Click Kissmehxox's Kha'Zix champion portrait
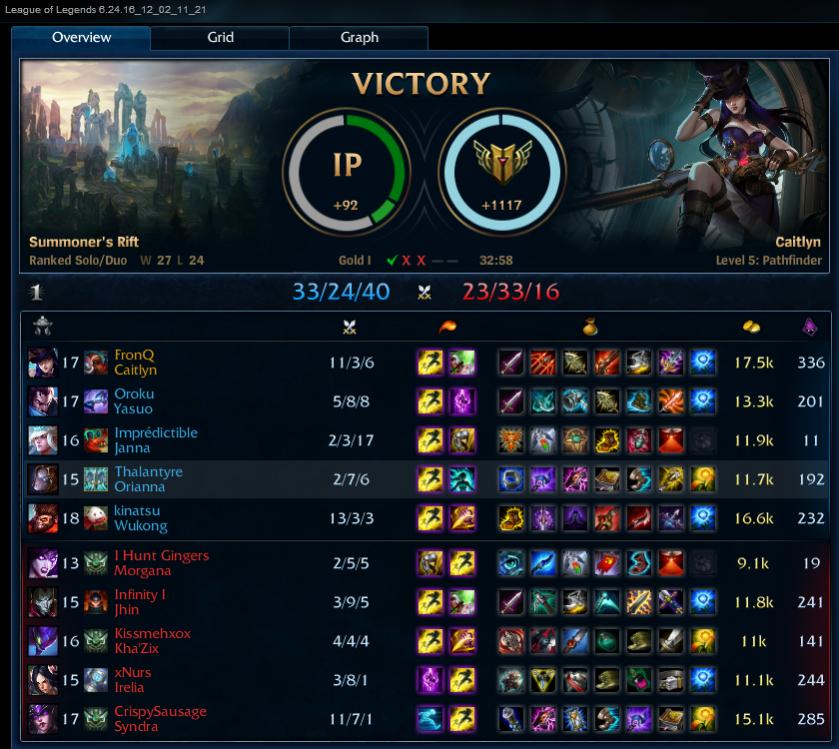This screenshot has width=839, height=749. 43,641
